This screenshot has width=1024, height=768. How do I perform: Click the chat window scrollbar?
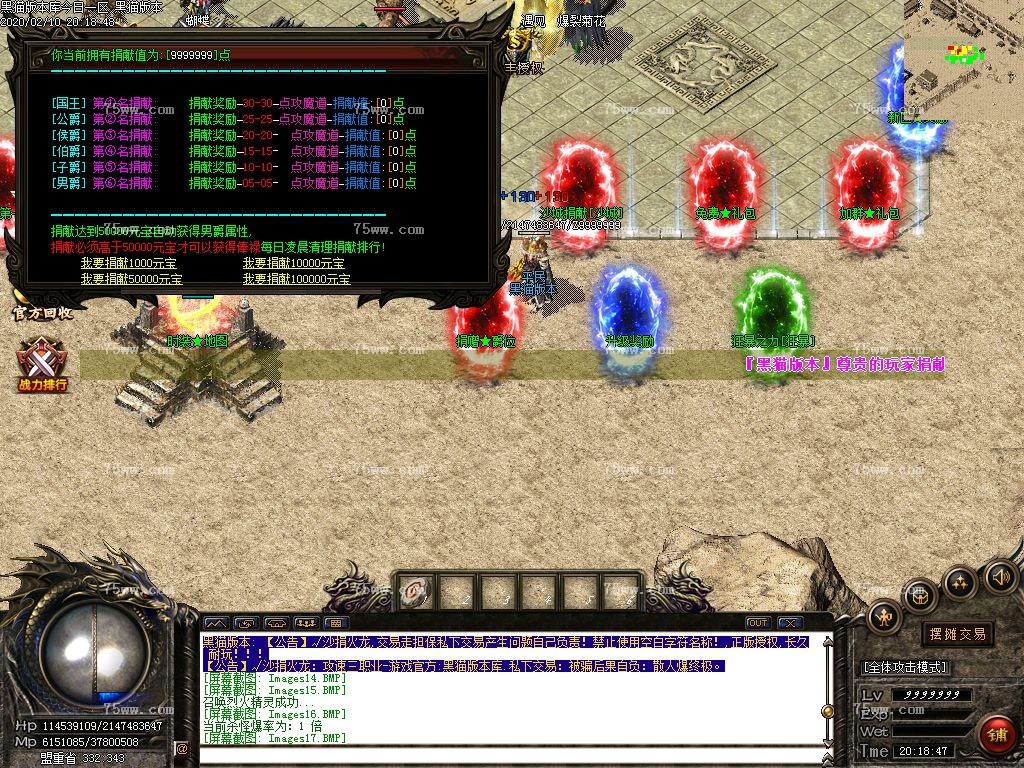(x=827, y=690)
